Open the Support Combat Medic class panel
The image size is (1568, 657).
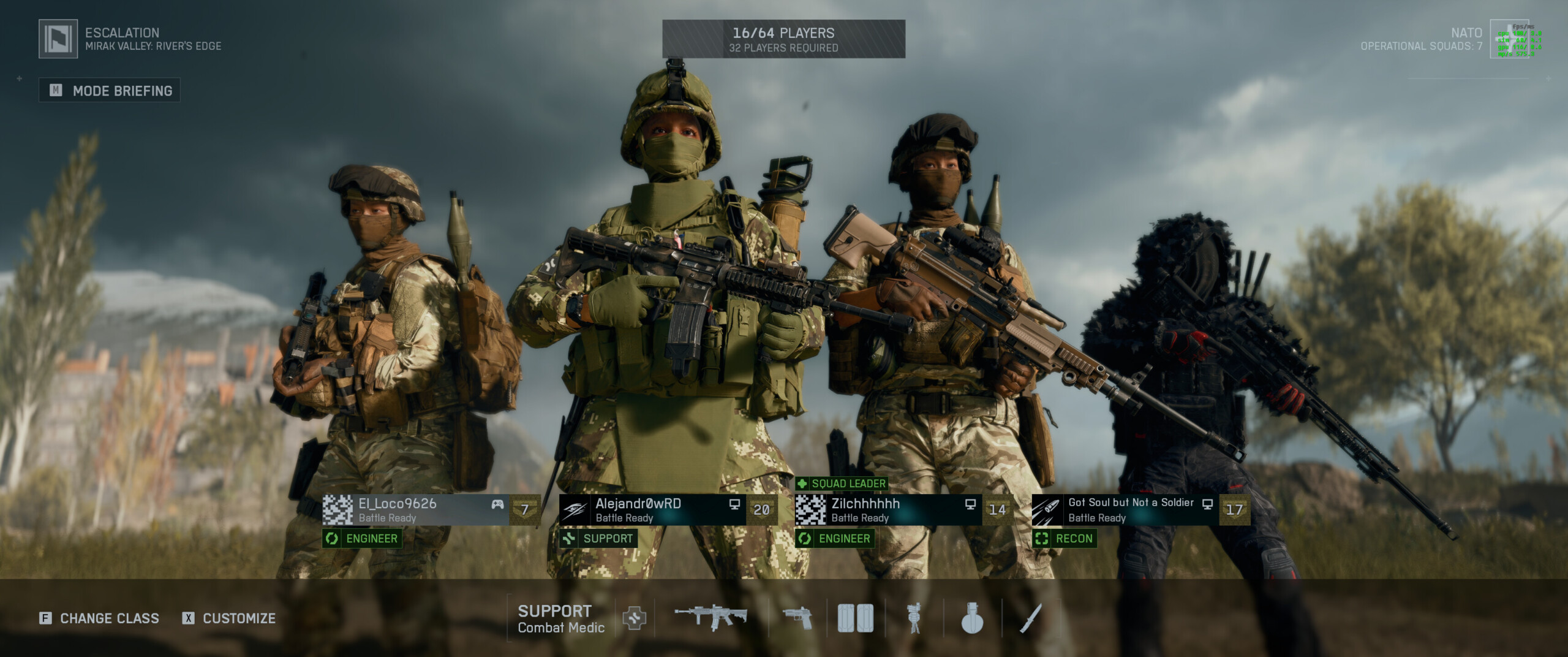pyautogui.click(x=560, y=618)
